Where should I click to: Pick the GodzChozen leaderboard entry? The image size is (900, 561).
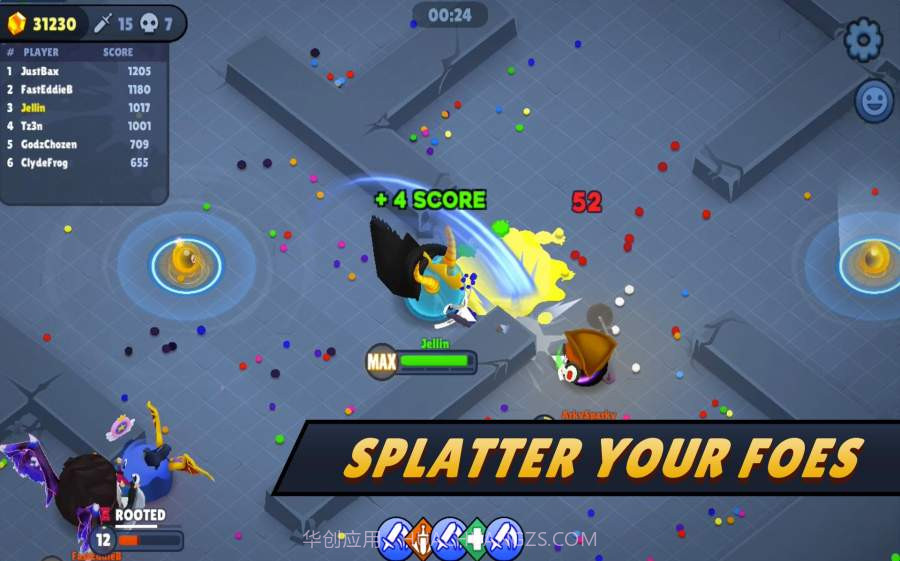[80, 144]
